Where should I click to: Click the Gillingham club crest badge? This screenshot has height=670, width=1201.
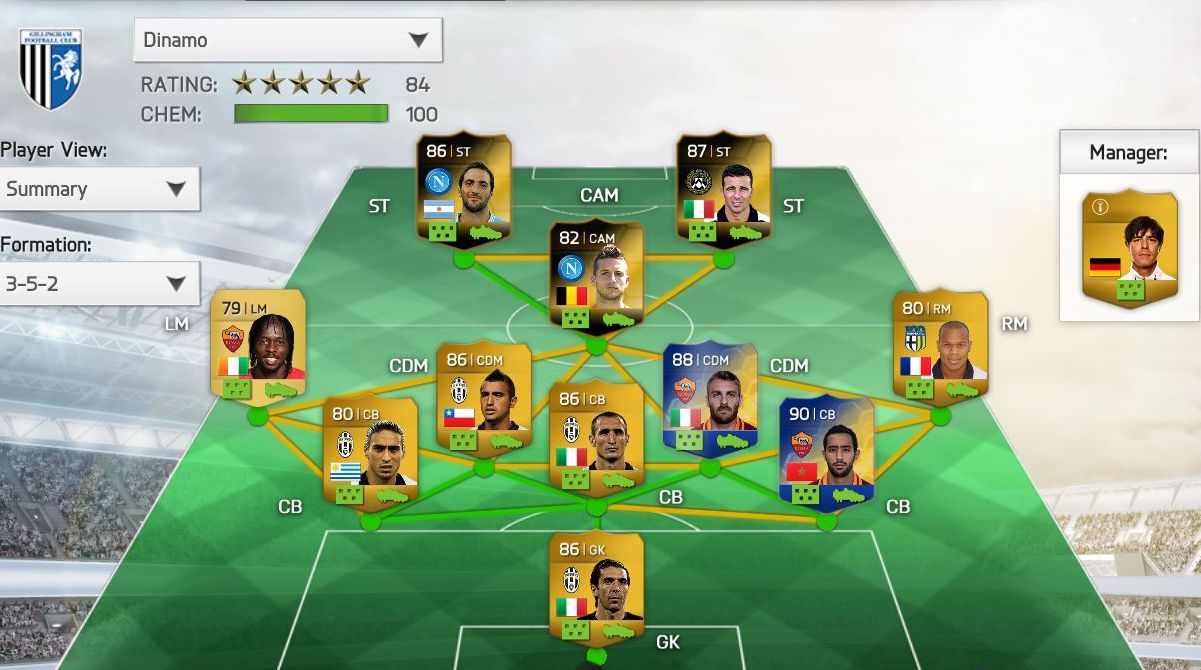point(51,68)
